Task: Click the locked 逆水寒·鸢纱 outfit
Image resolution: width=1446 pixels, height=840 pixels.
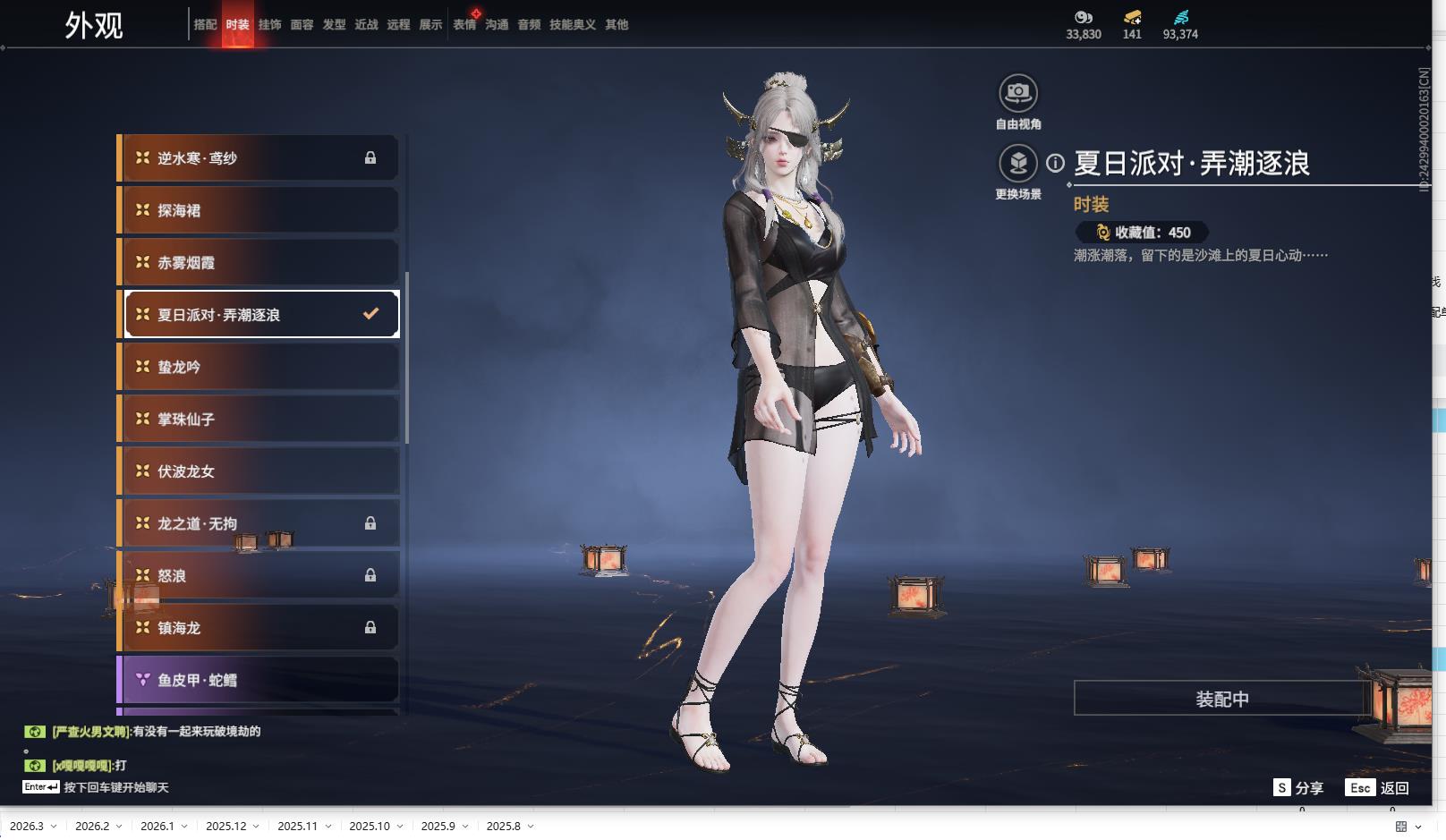Action: (259, 158)
